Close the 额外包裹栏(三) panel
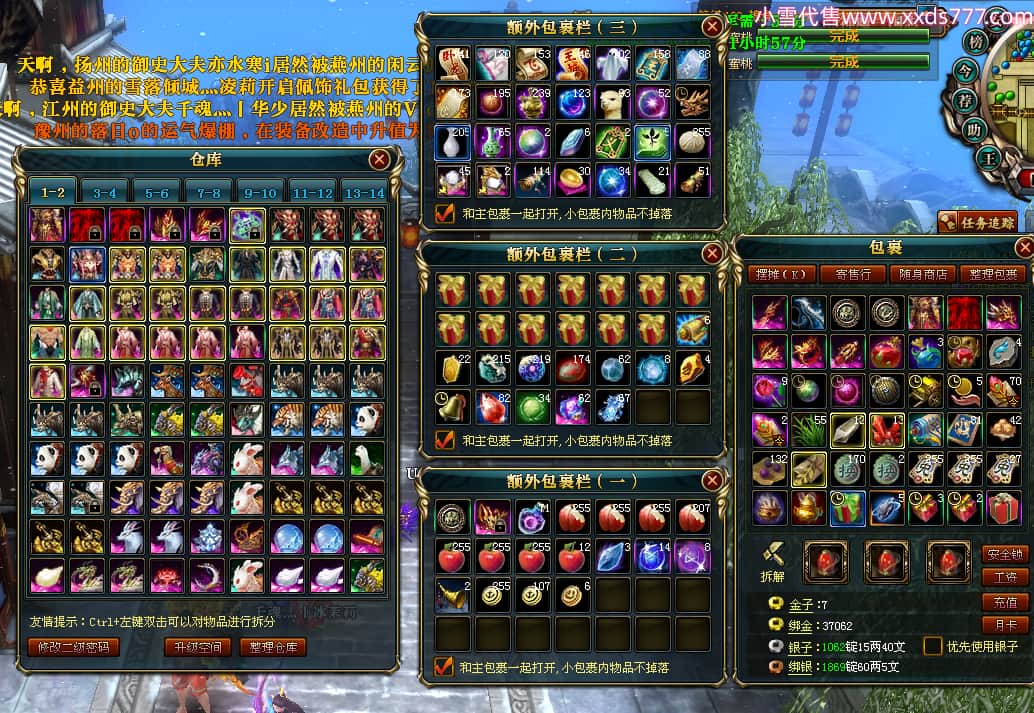This screenshot has height=713, width=1034. pyautogui.click(x=712, y=27)
